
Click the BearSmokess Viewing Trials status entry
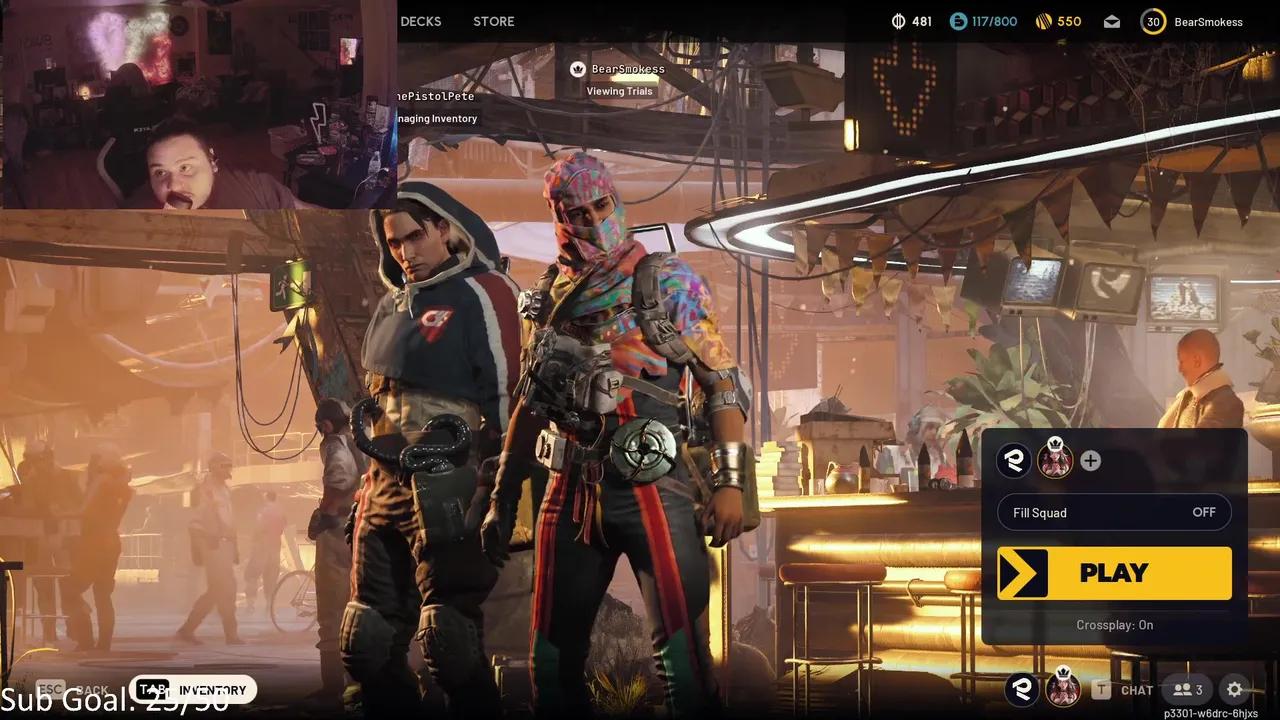(618, 79)
